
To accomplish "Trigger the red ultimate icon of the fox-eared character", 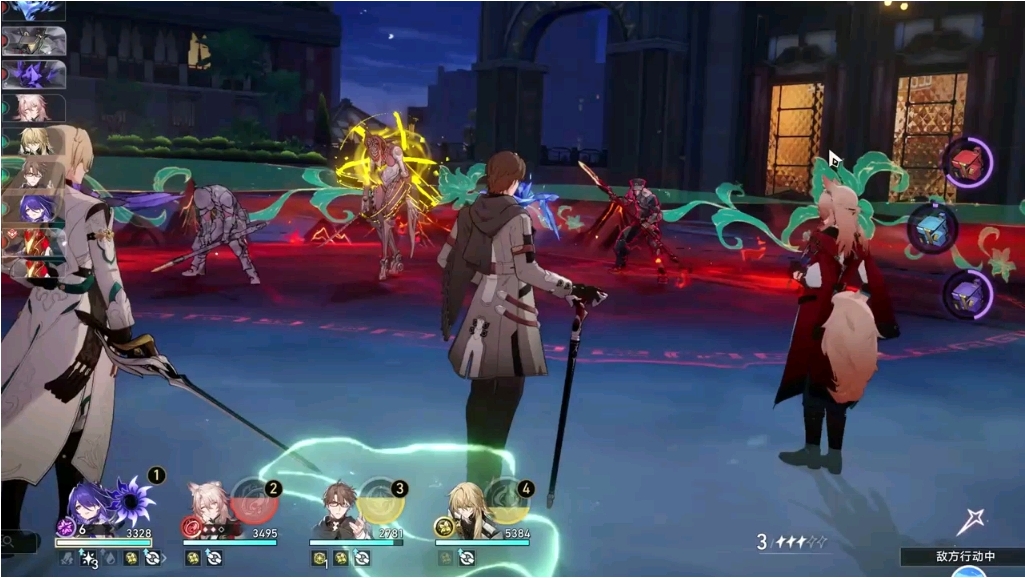I will point(255,498).
